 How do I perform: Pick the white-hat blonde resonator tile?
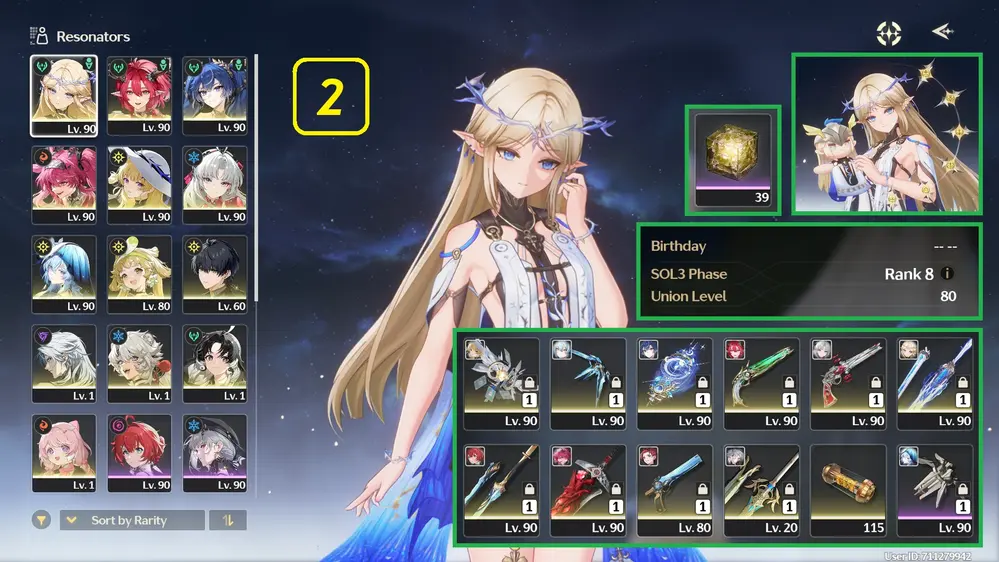(x=140, y=185)
